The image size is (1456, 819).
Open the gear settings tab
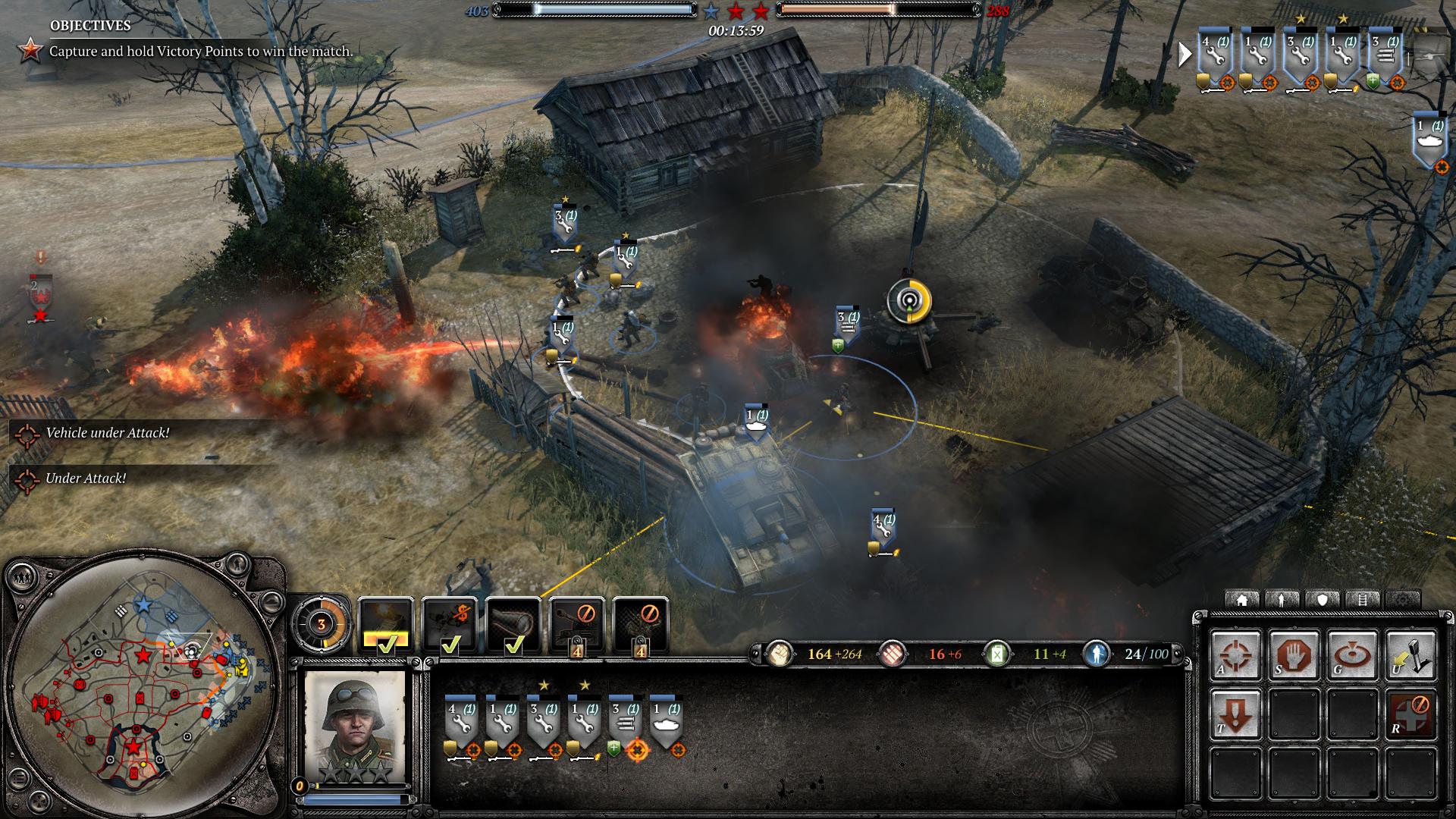pos(1403,600)
